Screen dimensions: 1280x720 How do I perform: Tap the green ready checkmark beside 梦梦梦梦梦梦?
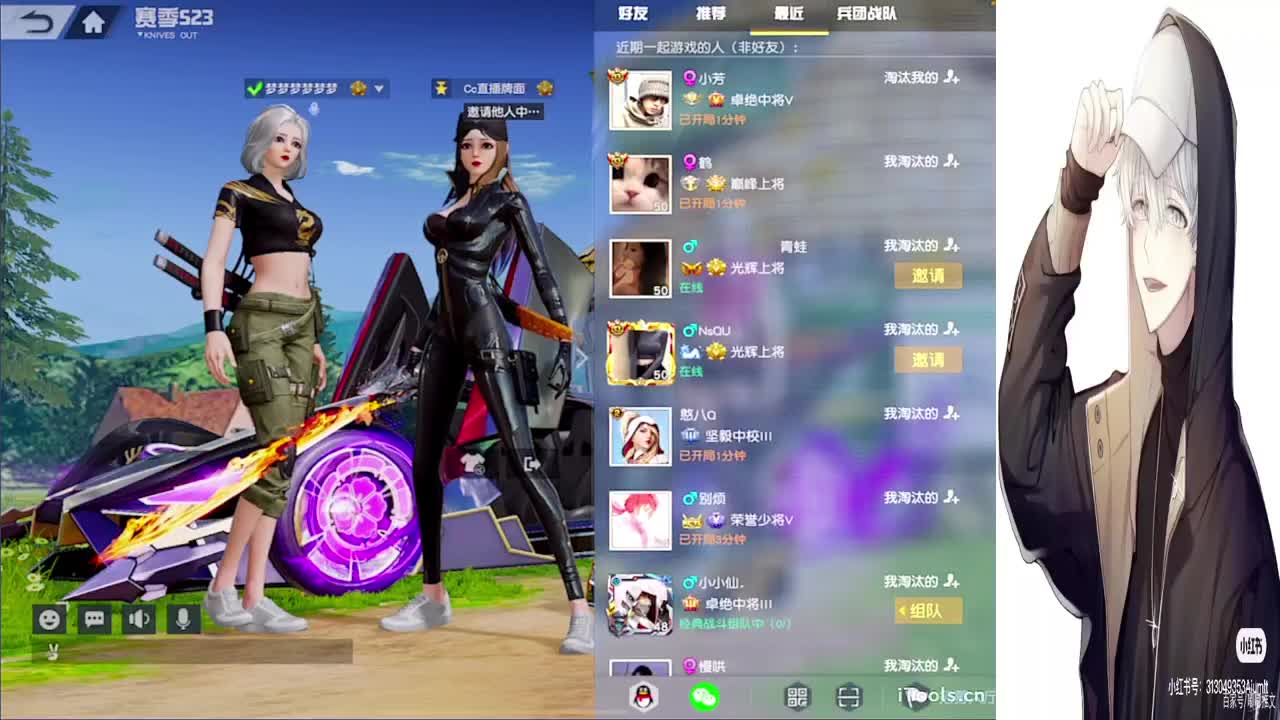tap(258, 87)
